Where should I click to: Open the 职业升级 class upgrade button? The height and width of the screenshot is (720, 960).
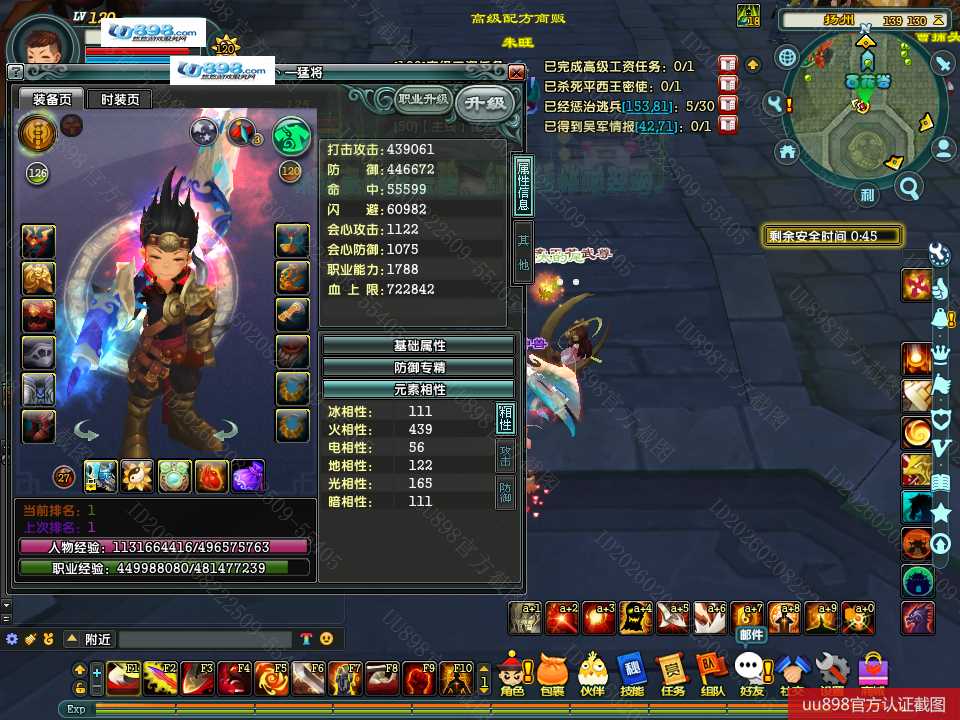pos(423,99)
